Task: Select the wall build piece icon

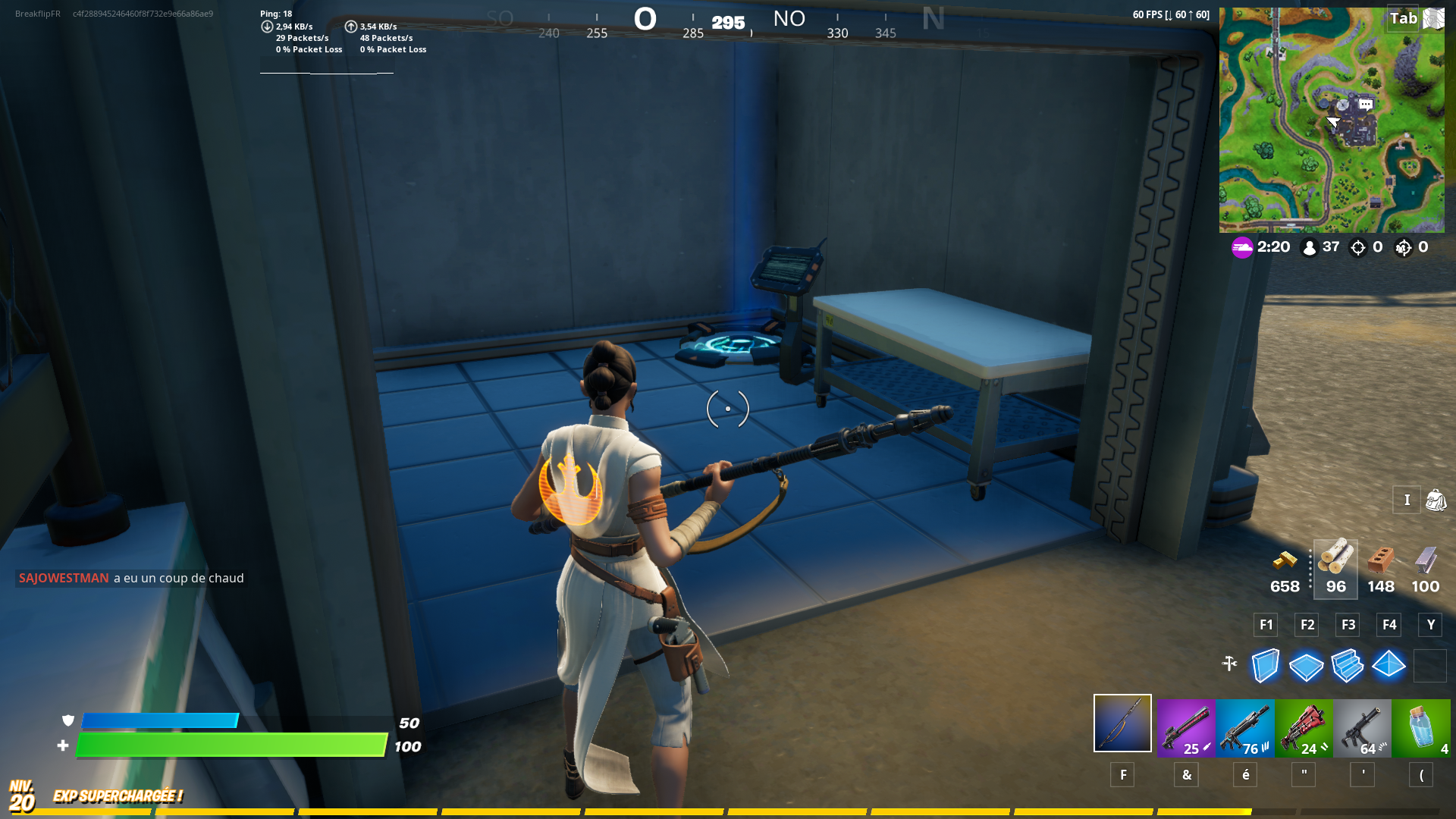Action: (1265, 666)
